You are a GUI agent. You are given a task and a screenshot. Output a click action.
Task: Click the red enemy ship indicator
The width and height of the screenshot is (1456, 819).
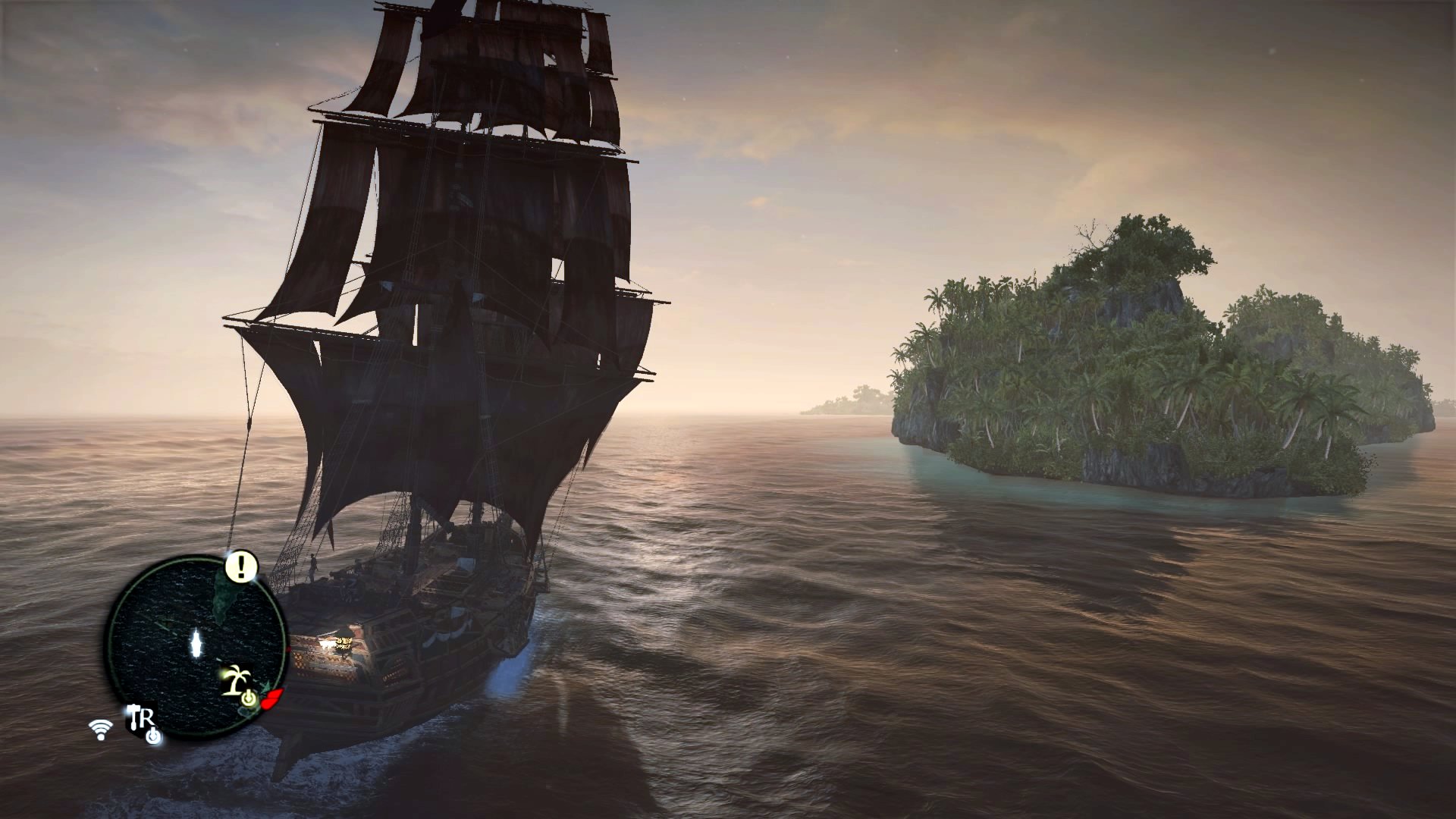273,698
